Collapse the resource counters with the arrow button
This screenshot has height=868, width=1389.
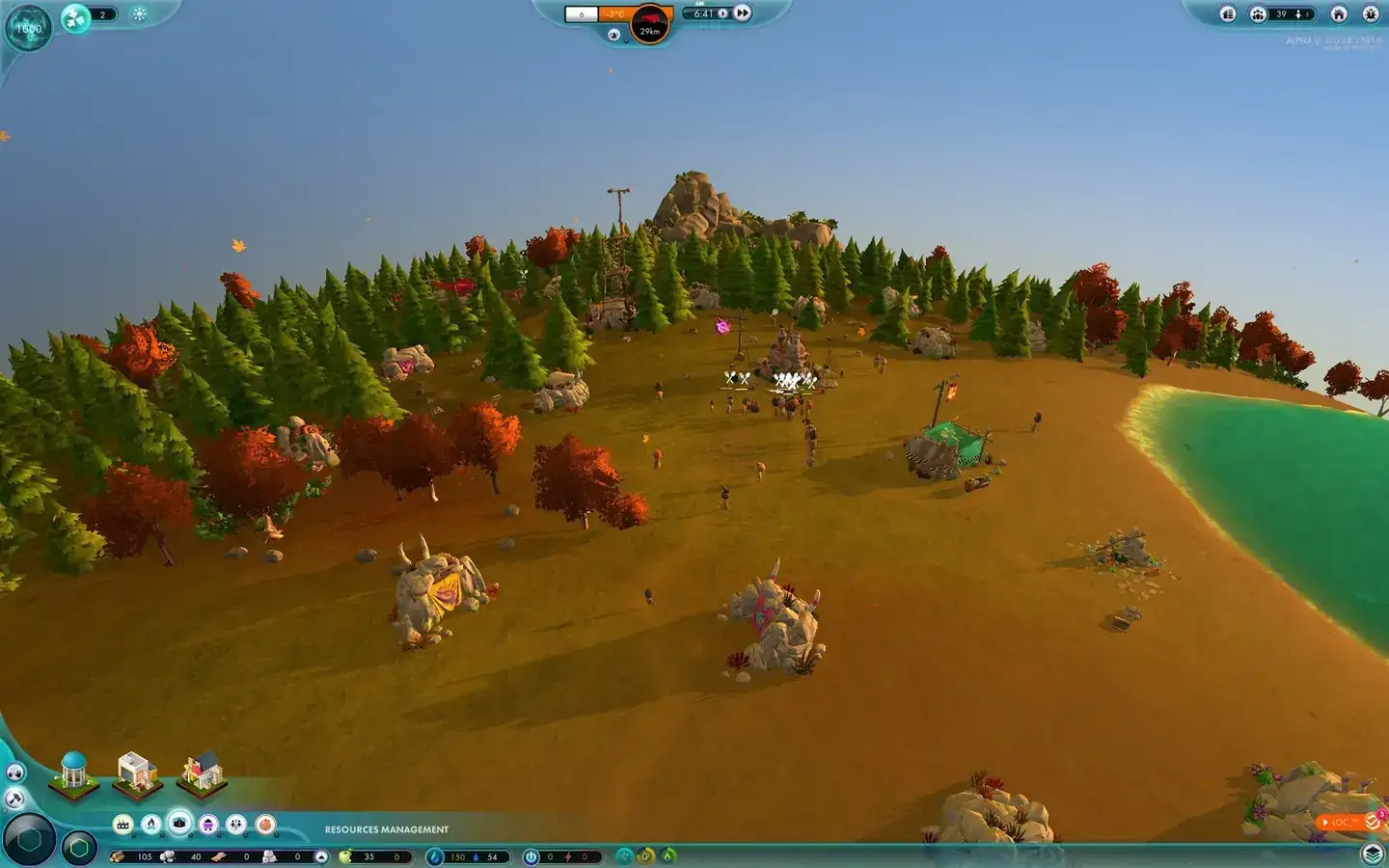[320, 856]
